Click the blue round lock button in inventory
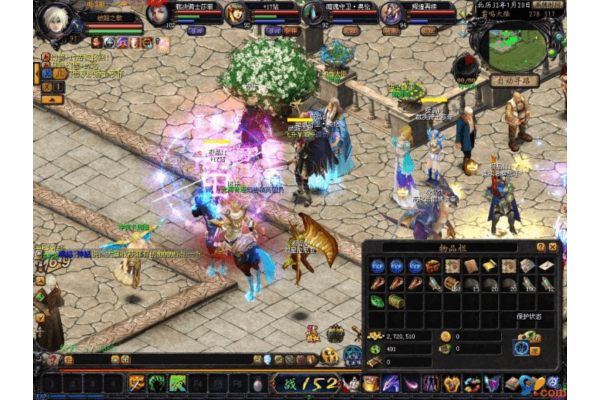The image size is (600, 400). (520, 349)
